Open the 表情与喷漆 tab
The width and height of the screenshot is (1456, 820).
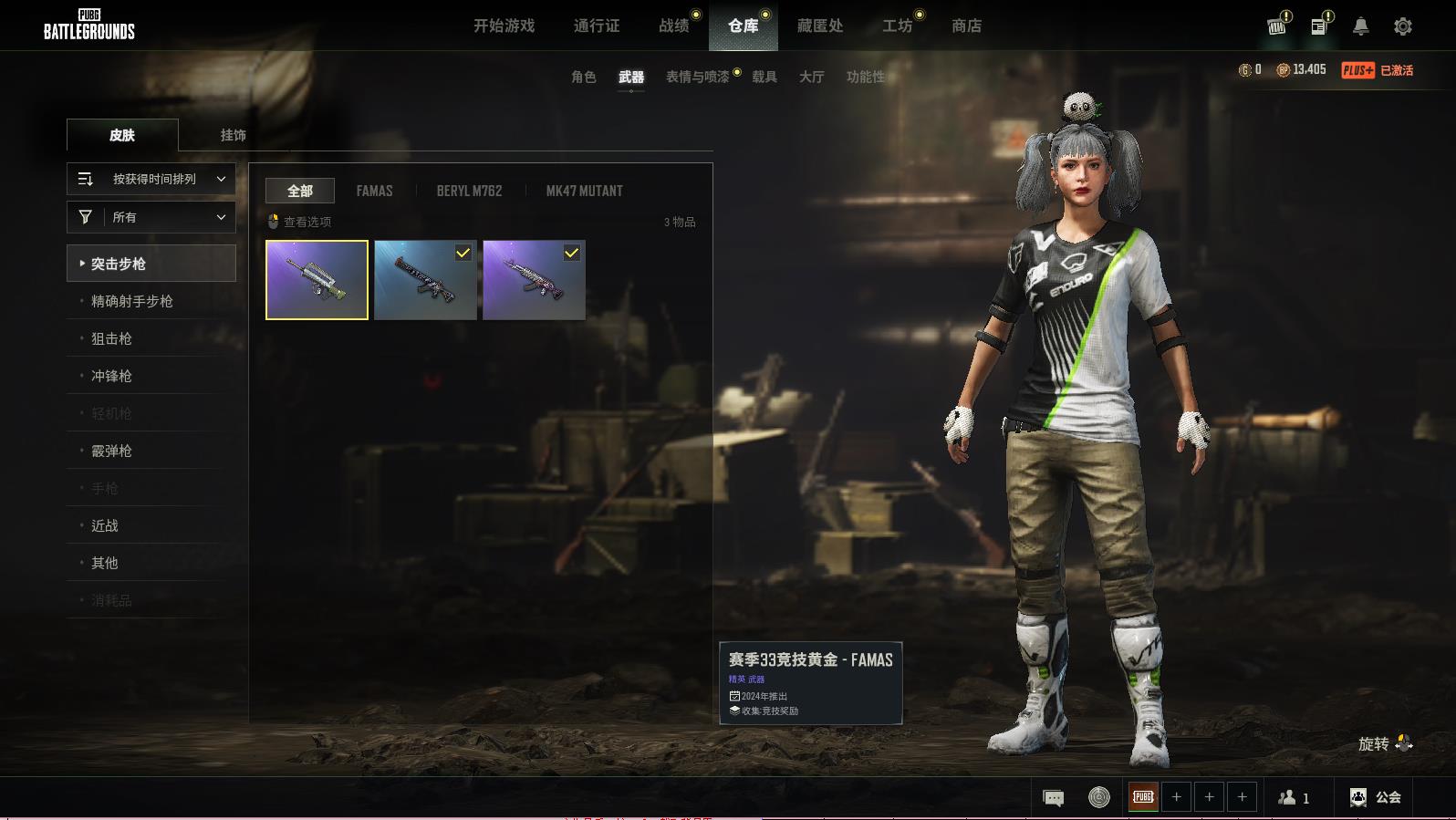[697, 77]
